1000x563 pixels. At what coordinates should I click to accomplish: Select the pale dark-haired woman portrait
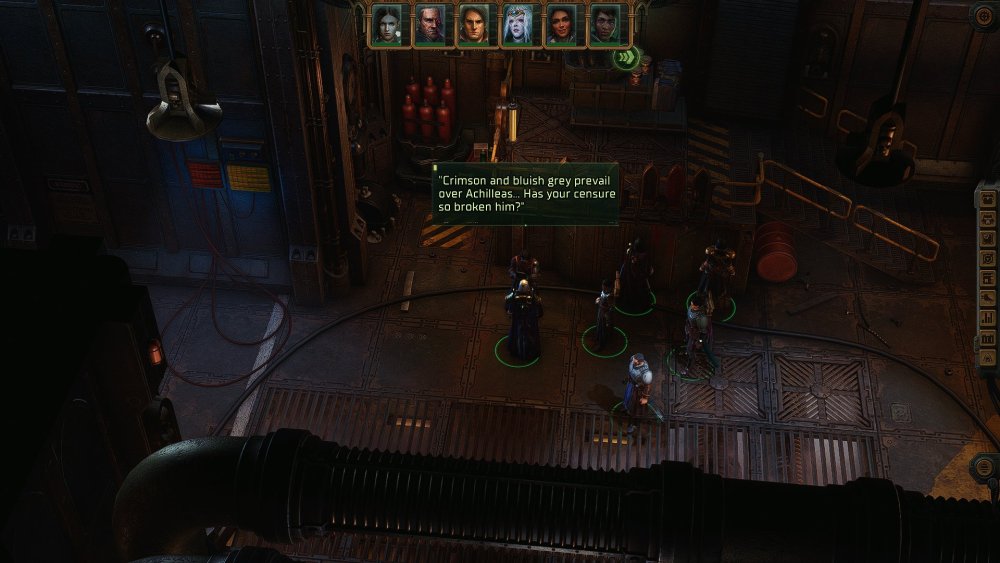[x=386, y=25]
